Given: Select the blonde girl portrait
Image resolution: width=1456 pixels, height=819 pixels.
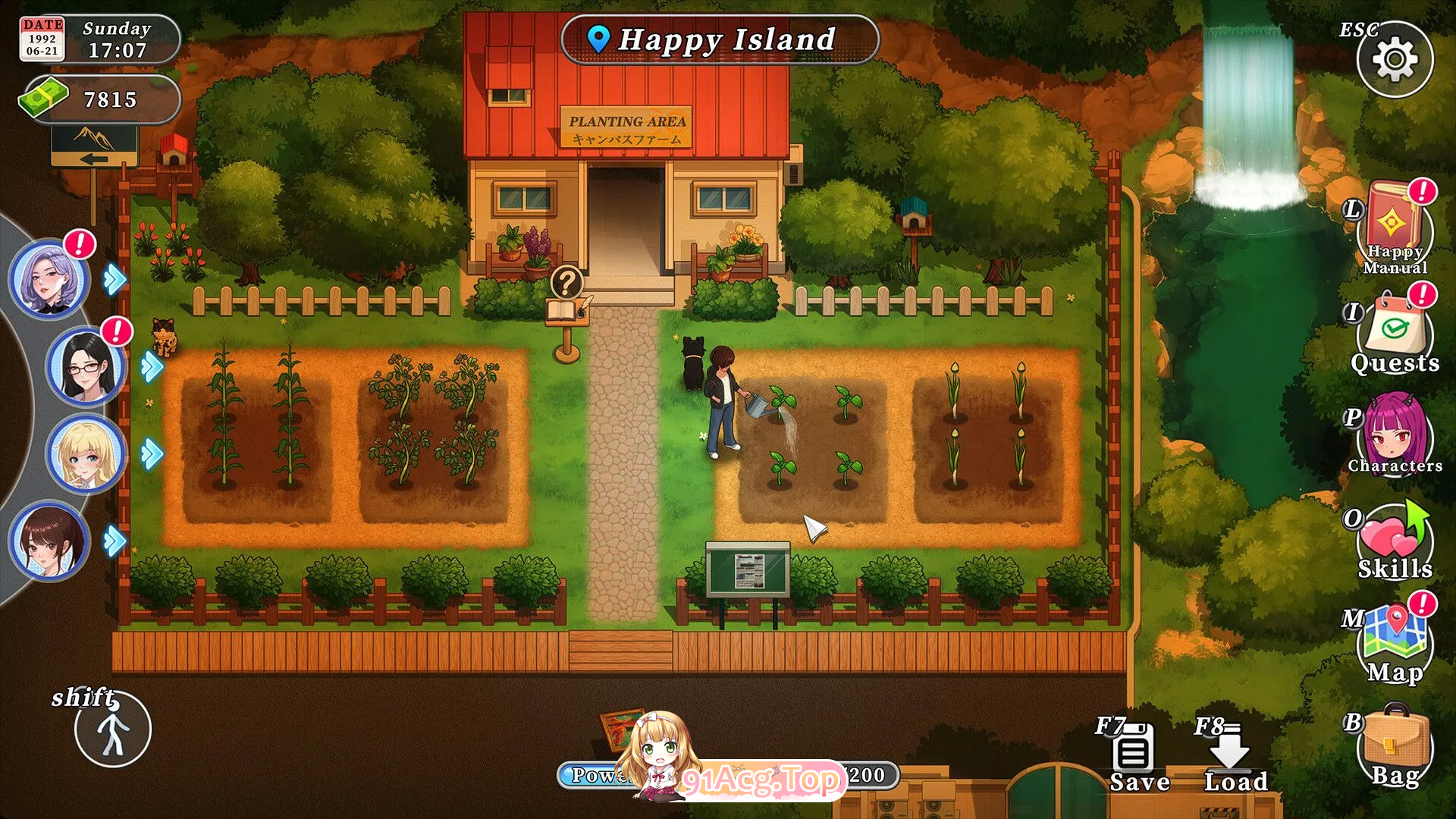Looking at the screenshot, I should point(86,453).
